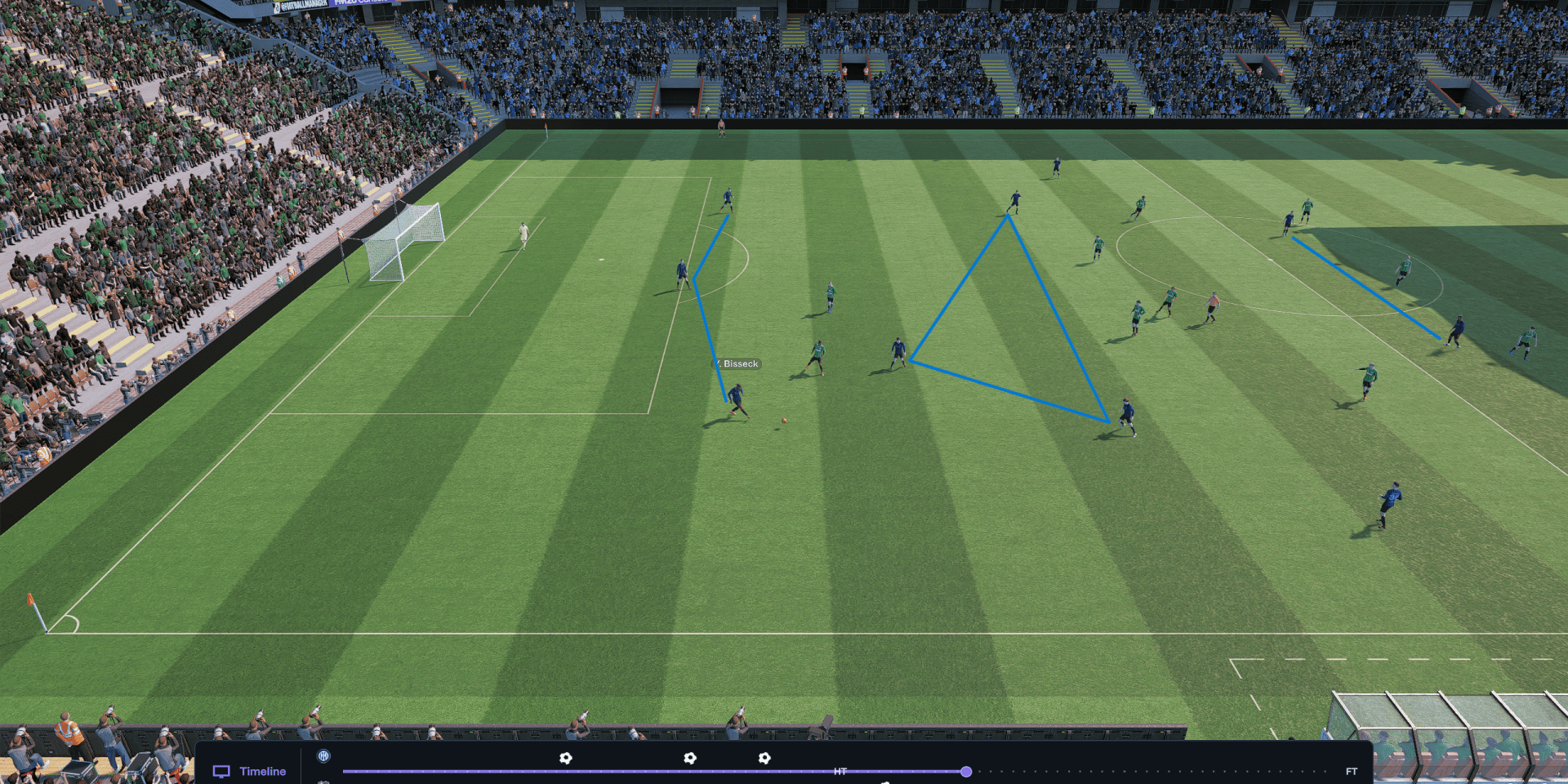Click the FT full-time end of timeline
1568x784 pixels.
pyautogui.click(x=1352, y=771)
